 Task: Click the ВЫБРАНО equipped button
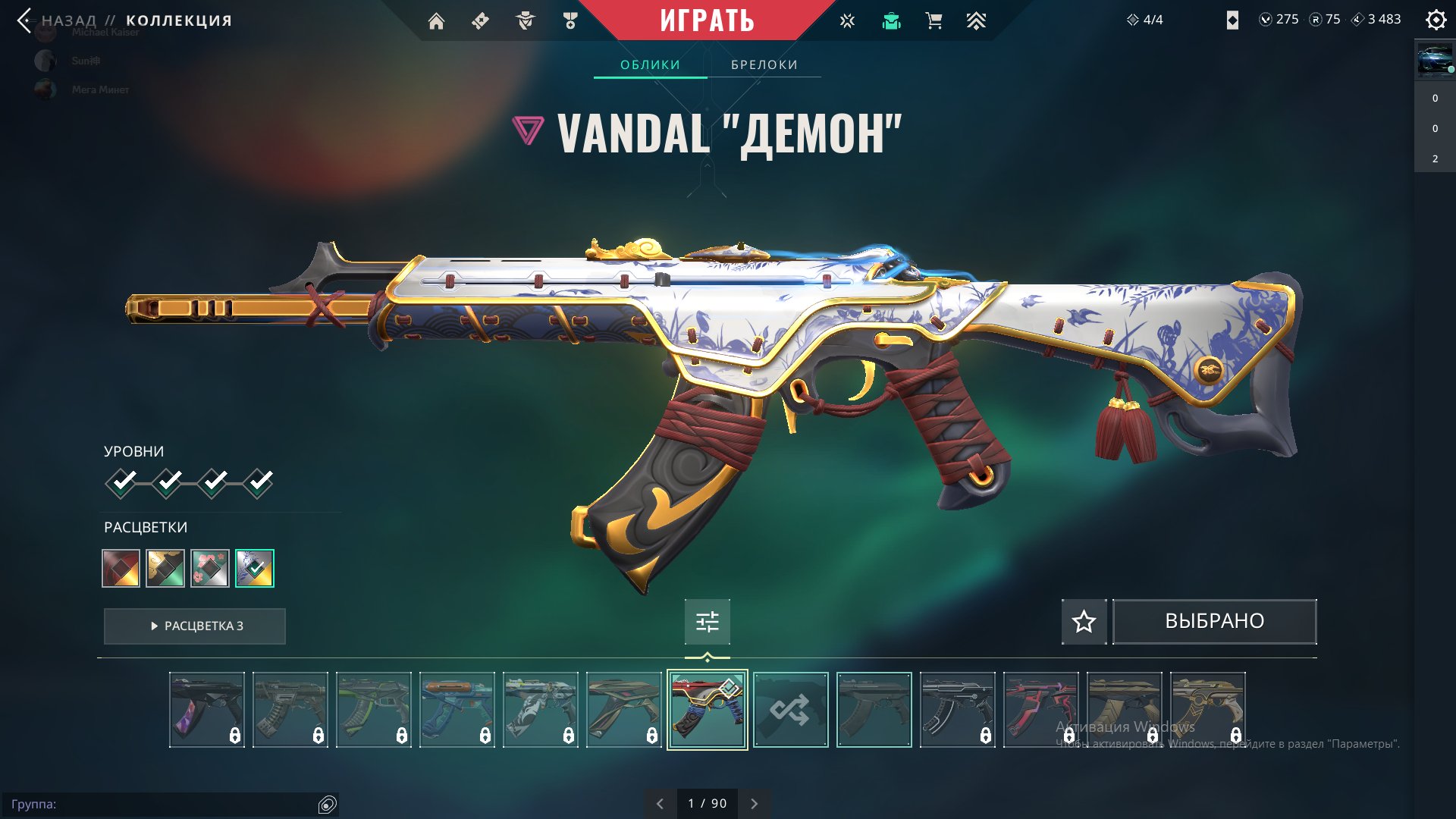(1214, 622)
